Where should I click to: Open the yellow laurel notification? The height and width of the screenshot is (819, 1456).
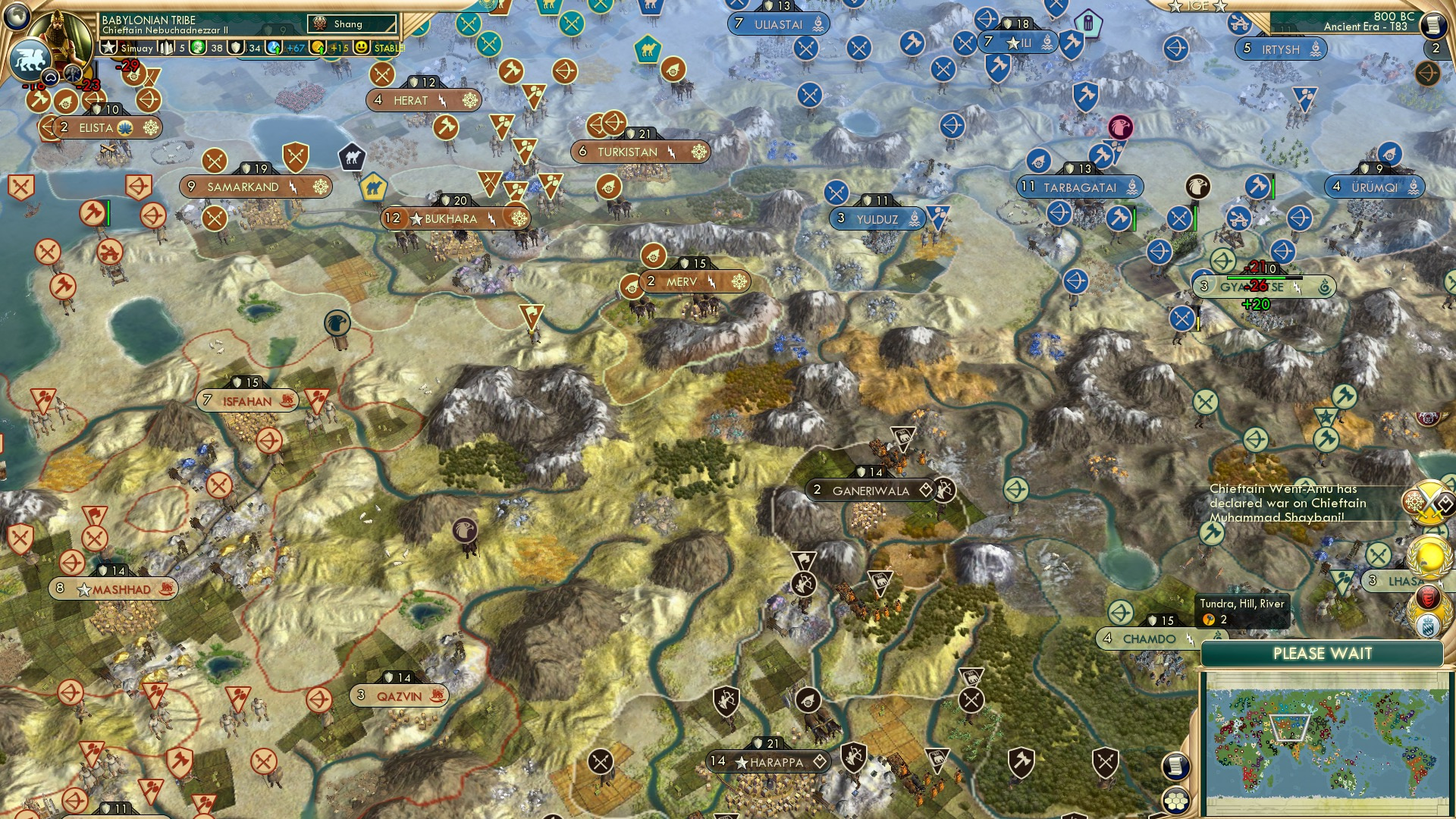[x=1429, y=557]
